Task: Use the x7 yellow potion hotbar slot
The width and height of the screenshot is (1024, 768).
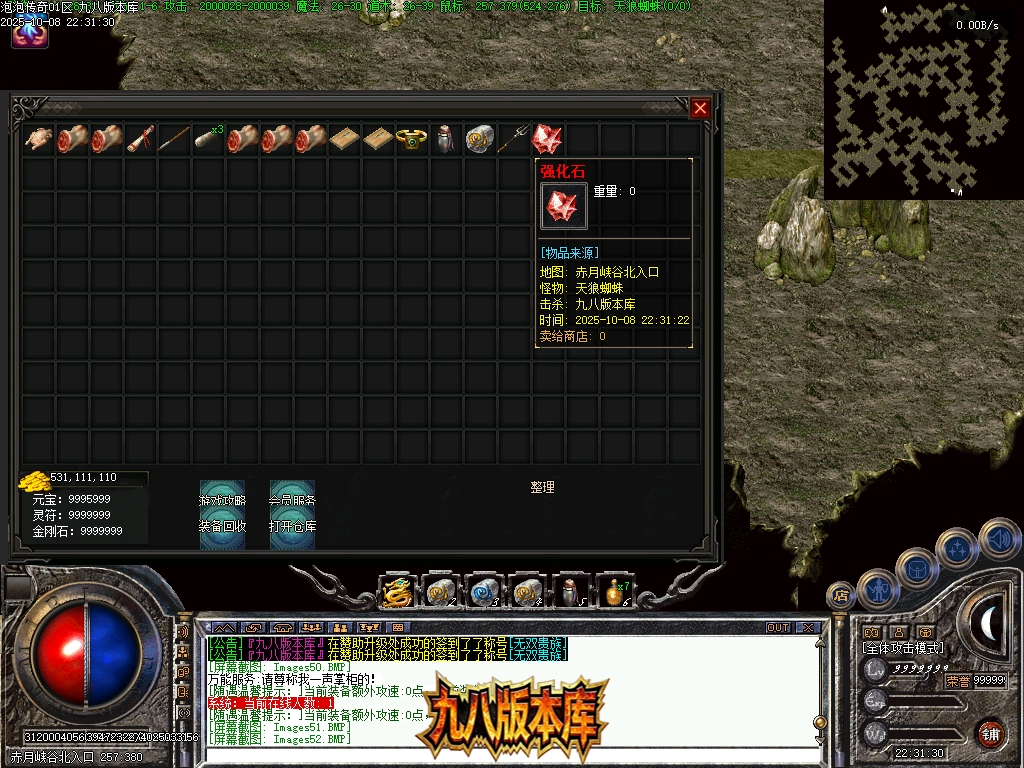Action: (x=615, y=592)
